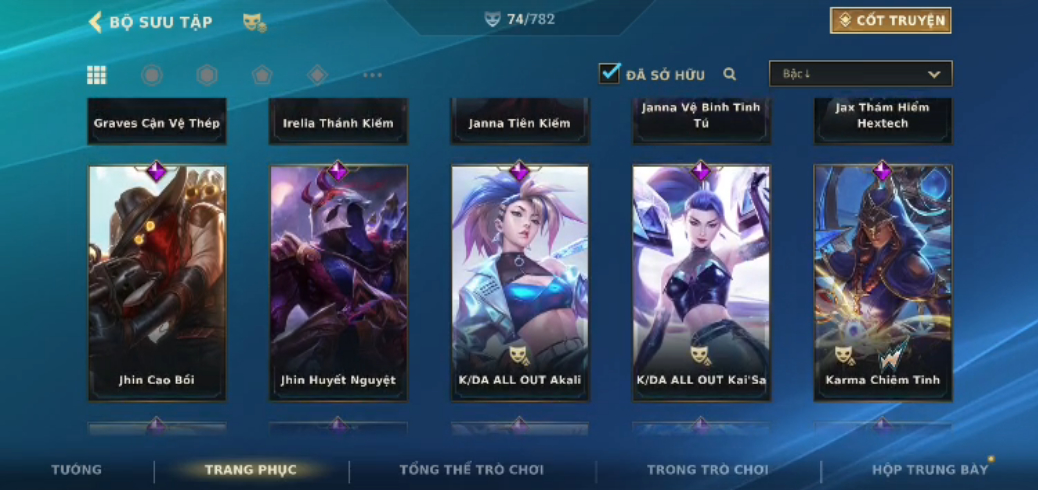Open the K/DA ALL OUT Akali skin
The image size is (1038, 490).
click(520, 283)
